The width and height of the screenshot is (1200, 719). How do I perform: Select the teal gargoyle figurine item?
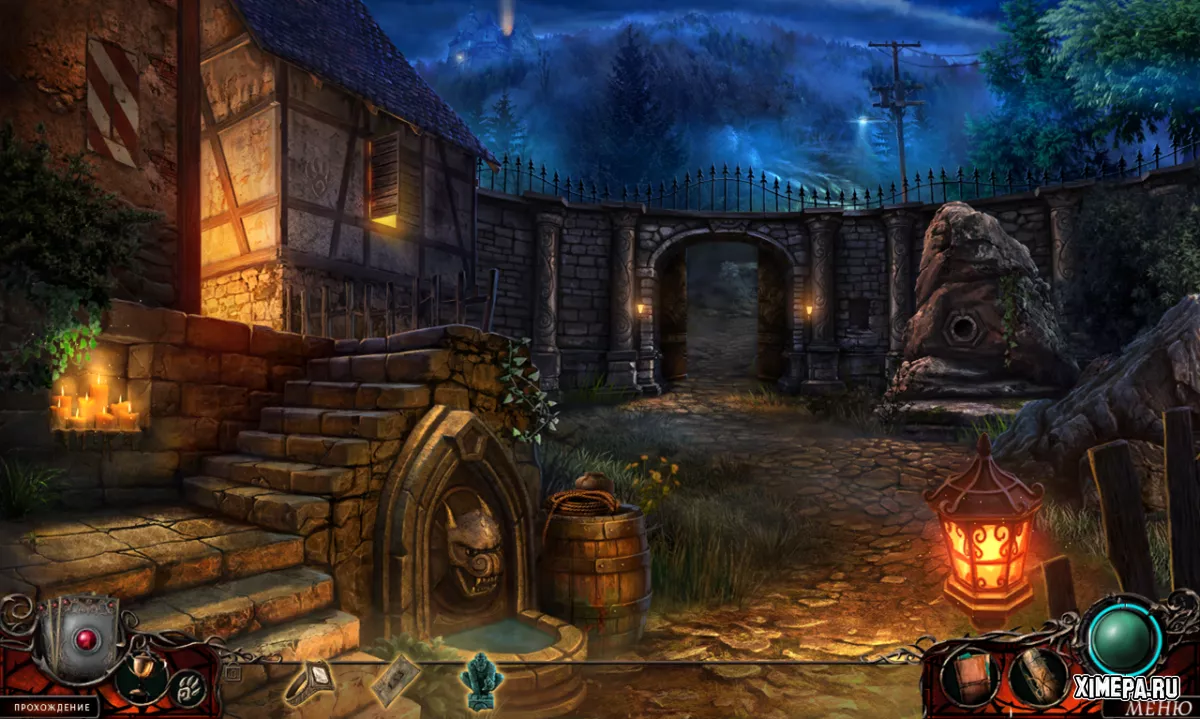(x=479, y=680)
